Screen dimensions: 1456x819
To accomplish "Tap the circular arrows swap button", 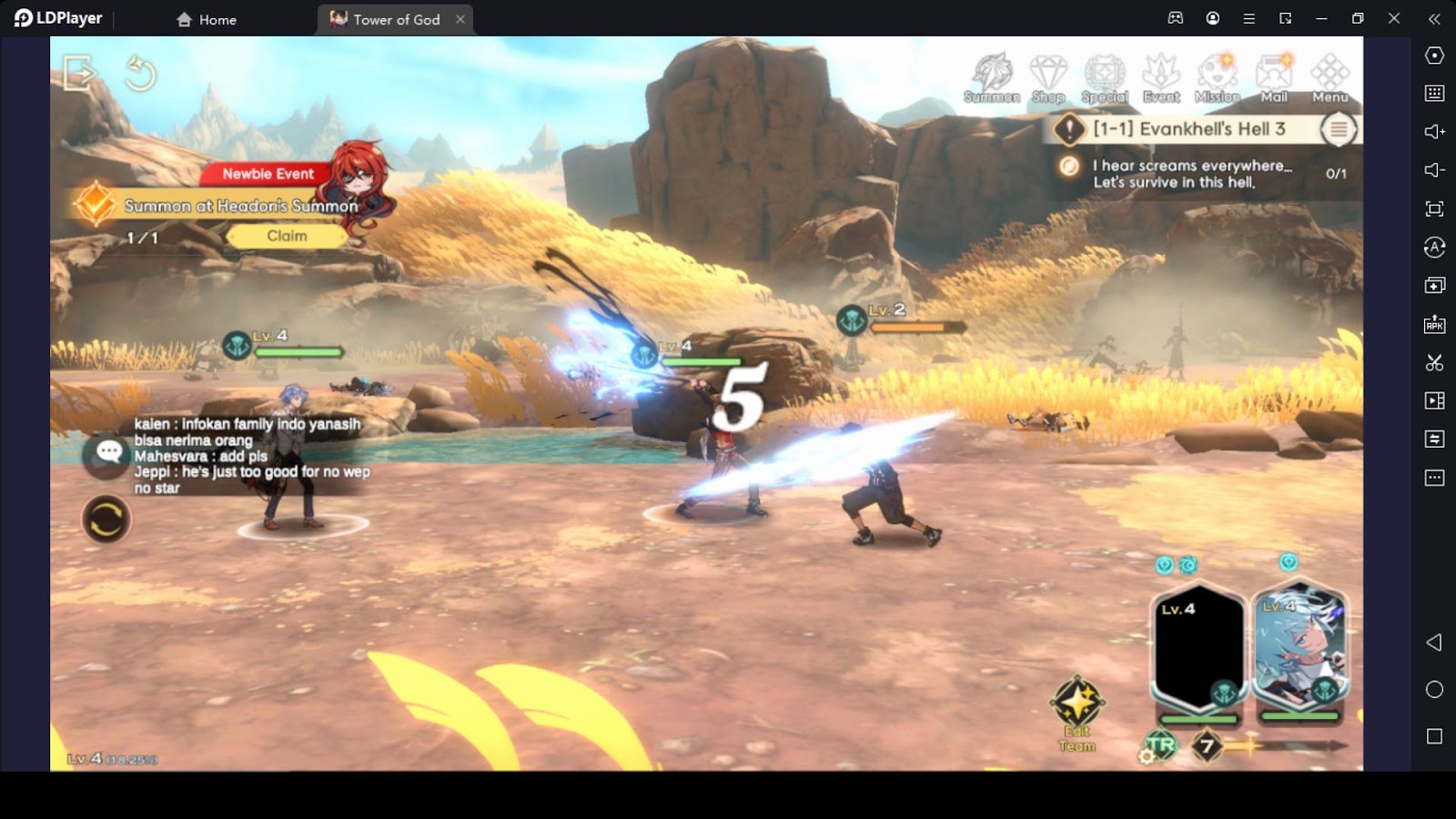I will click(106, 520).
